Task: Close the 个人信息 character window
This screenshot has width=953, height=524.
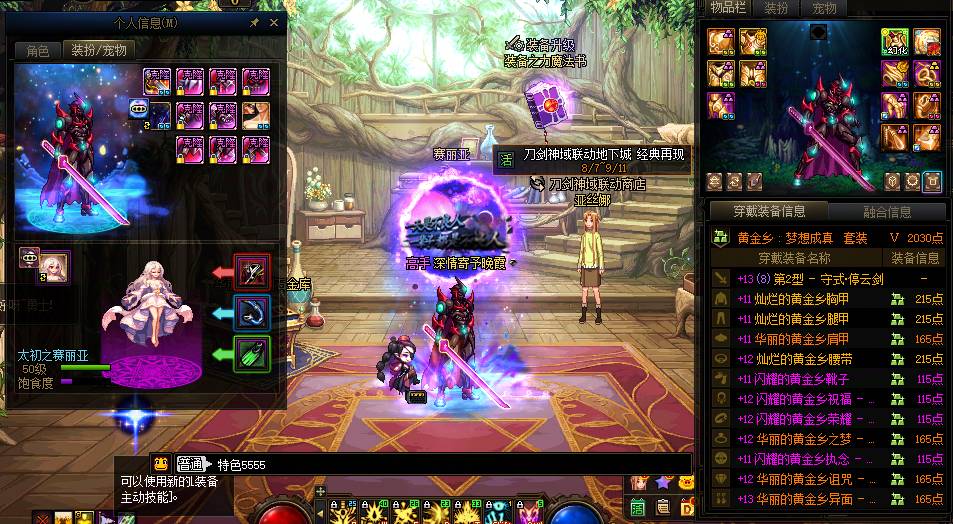Action: (276, 21)
